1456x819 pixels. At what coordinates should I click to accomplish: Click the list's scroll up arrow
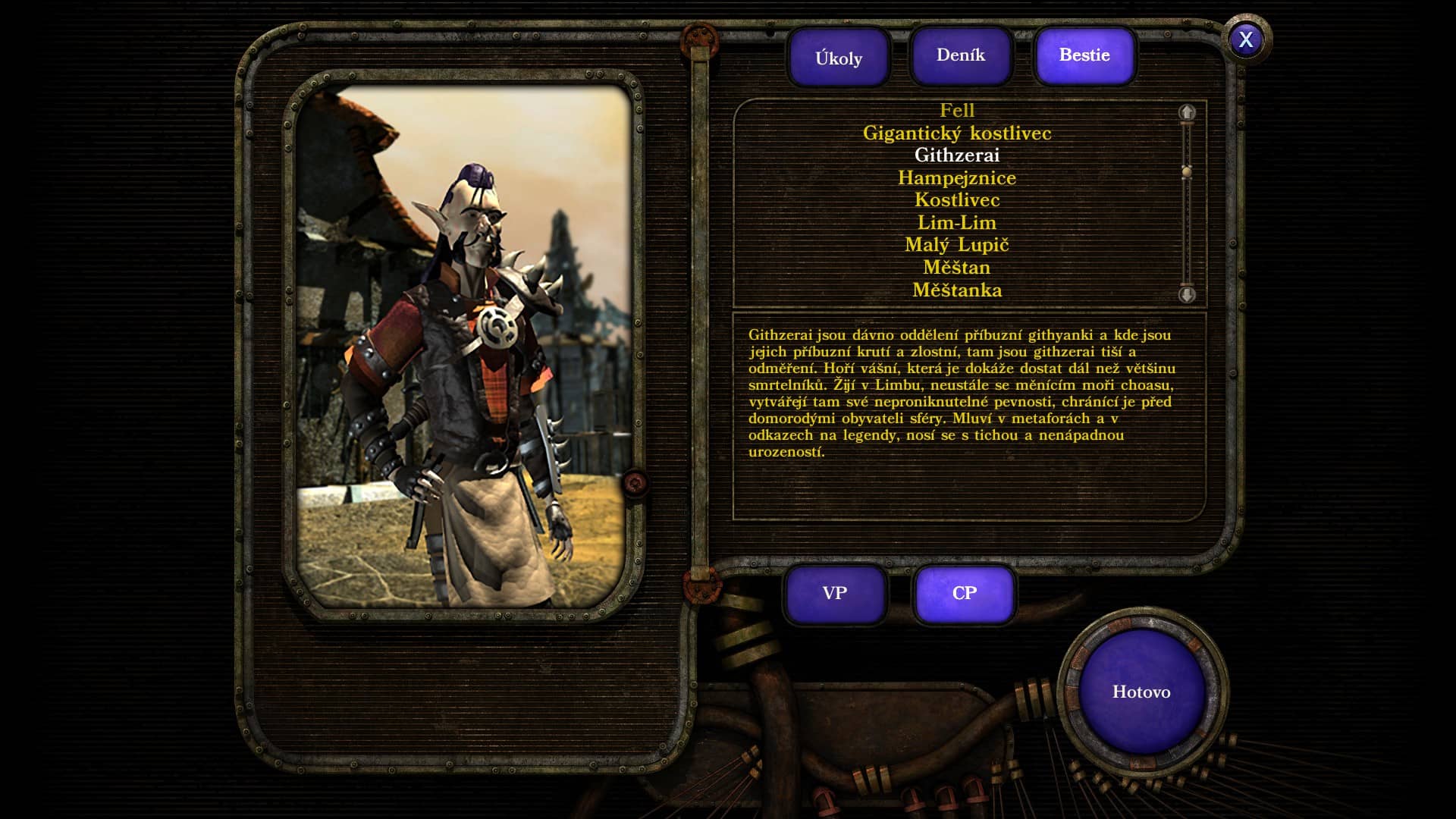tap(1187, 113)
